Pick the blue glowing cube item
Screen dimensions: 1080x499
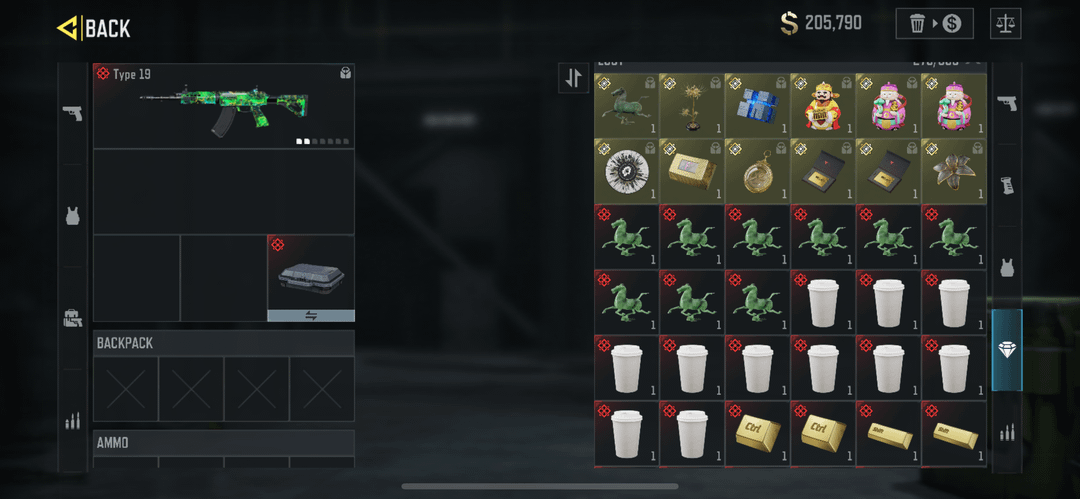point(757,105)
